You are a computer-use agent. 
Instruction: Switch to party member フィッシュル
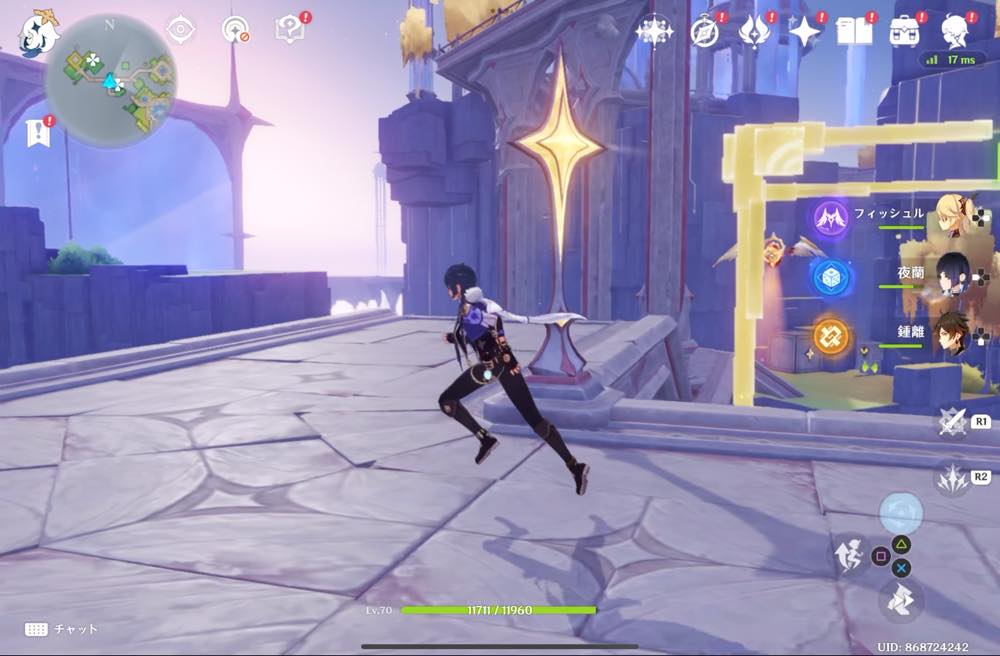[x=950, y=216]
